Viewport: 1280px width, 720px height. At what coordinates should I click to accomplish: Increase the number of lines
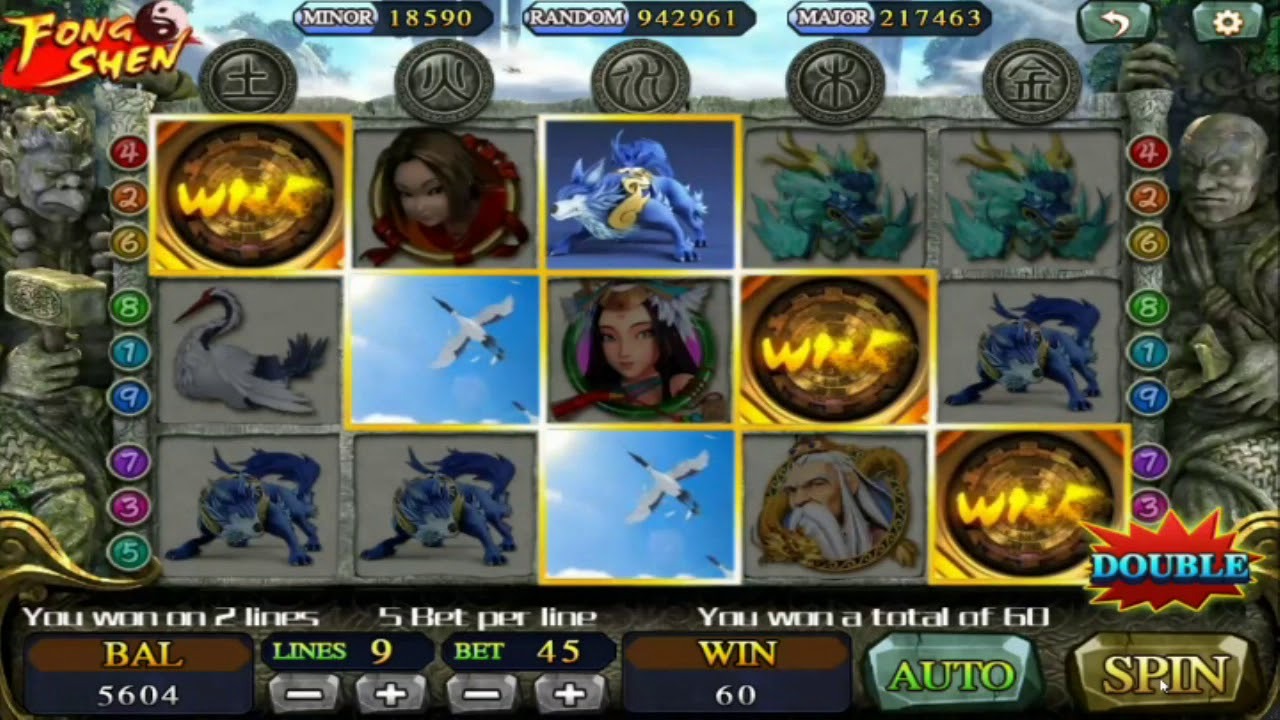click(393, 693)
